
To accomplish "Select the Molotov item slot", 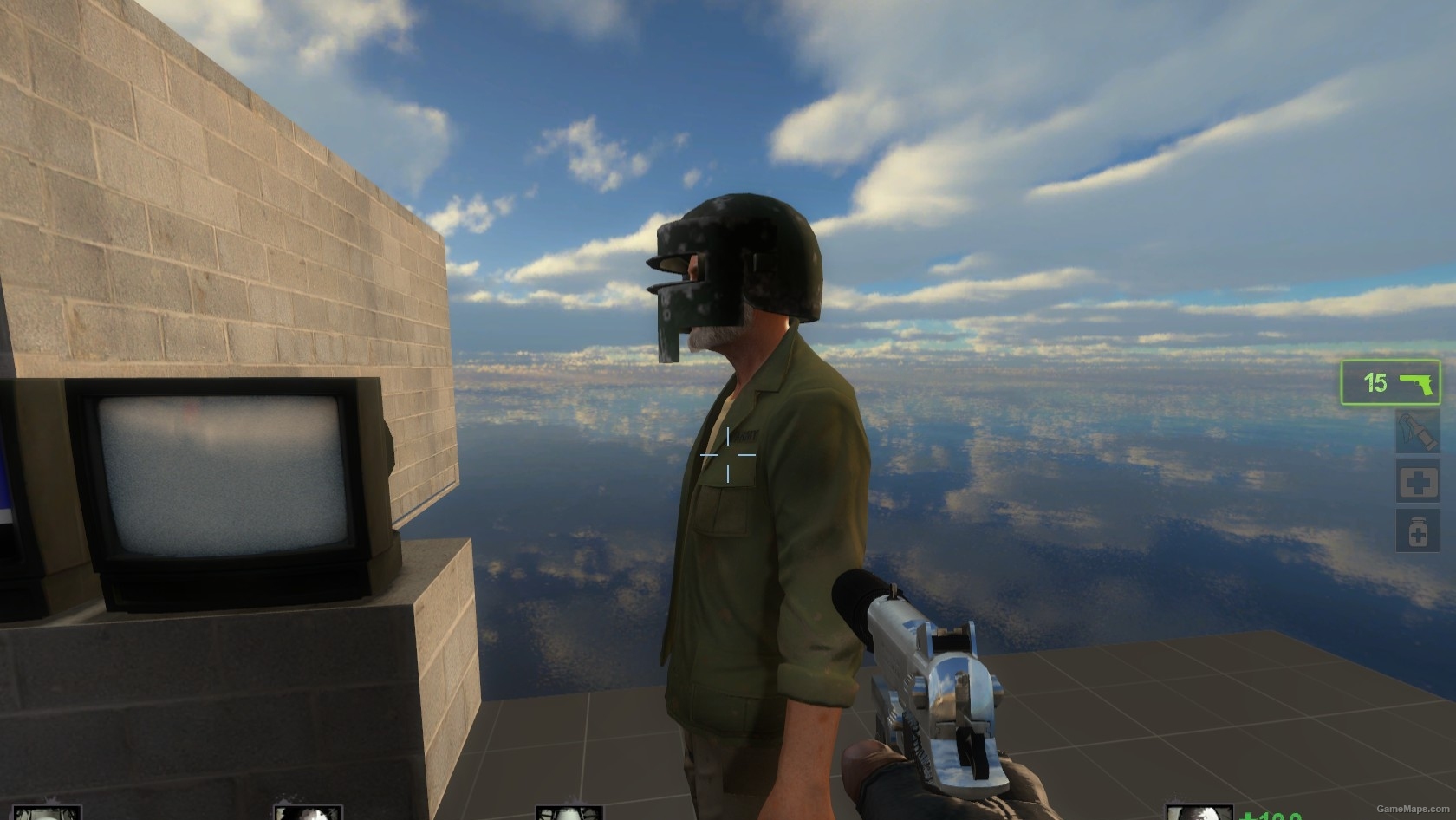I will [1416, 431].
